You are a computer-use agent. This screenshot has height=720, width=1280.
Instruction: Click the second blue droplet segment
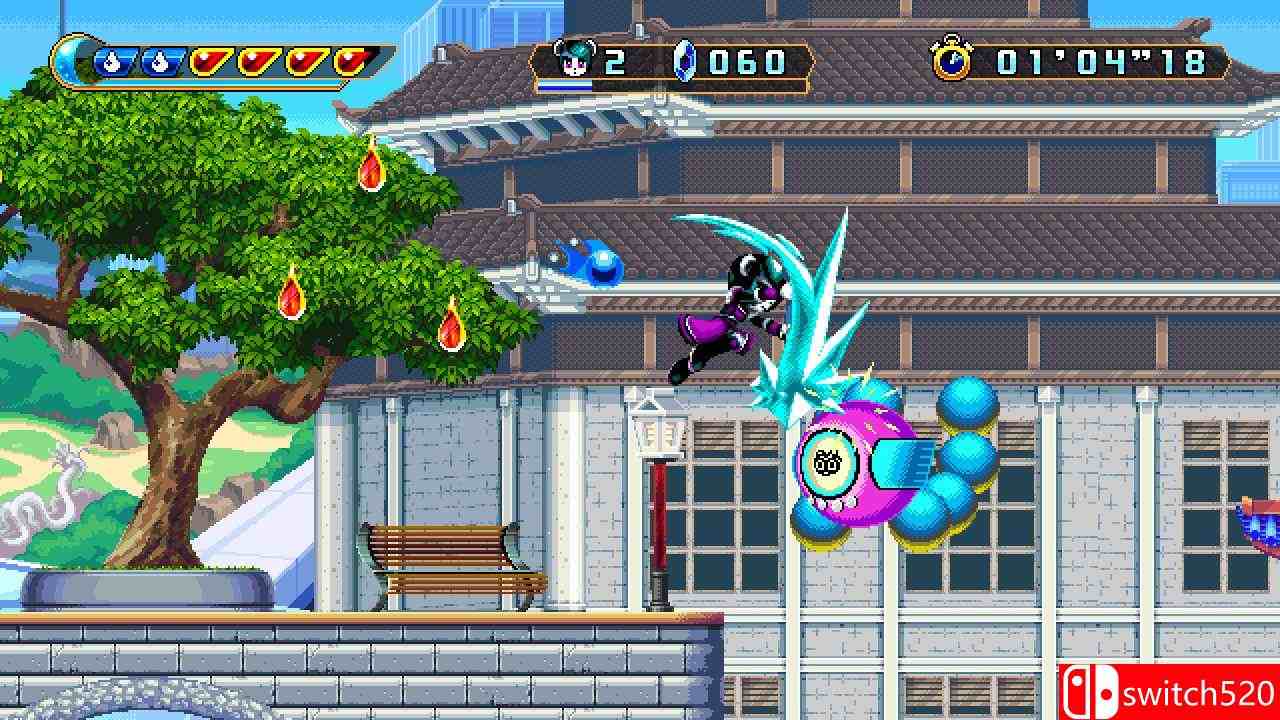click(x=162, y=62)
